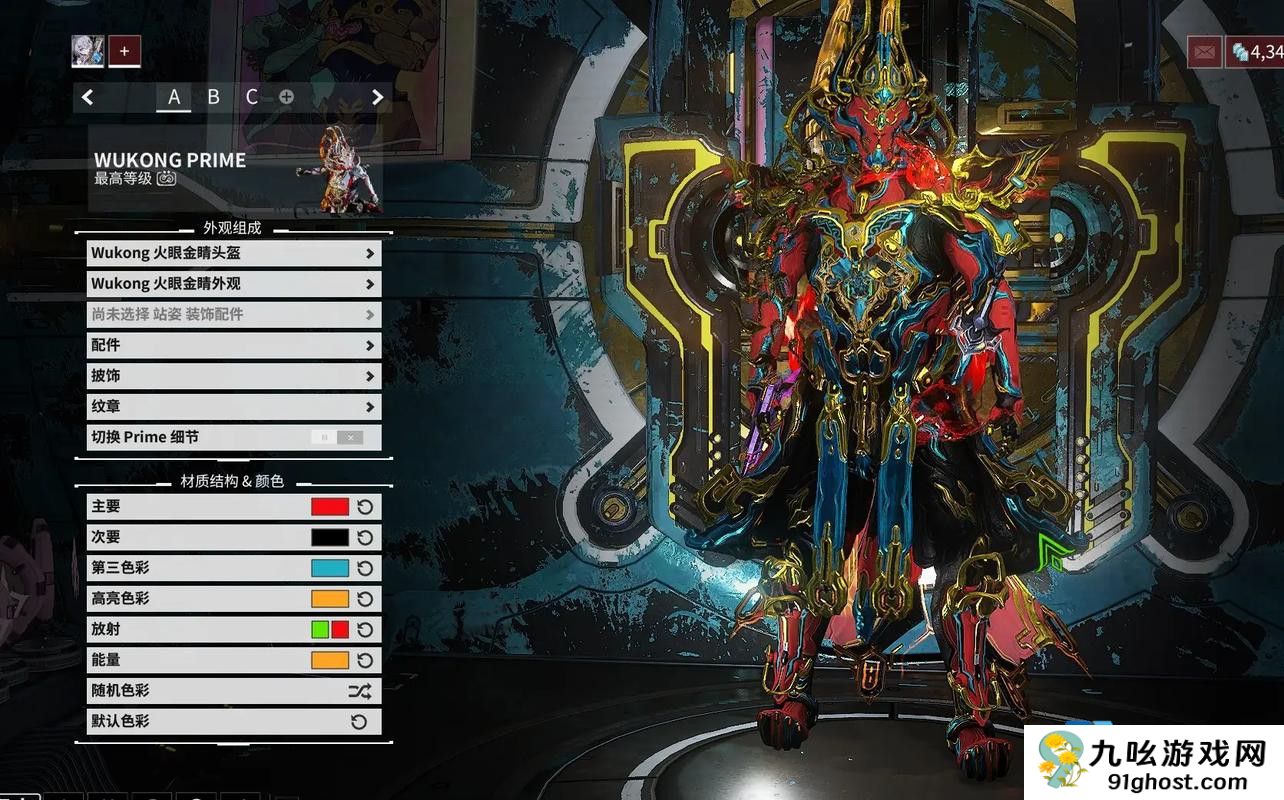
Task: Switch to appearance config C
Action: point(252,97)
